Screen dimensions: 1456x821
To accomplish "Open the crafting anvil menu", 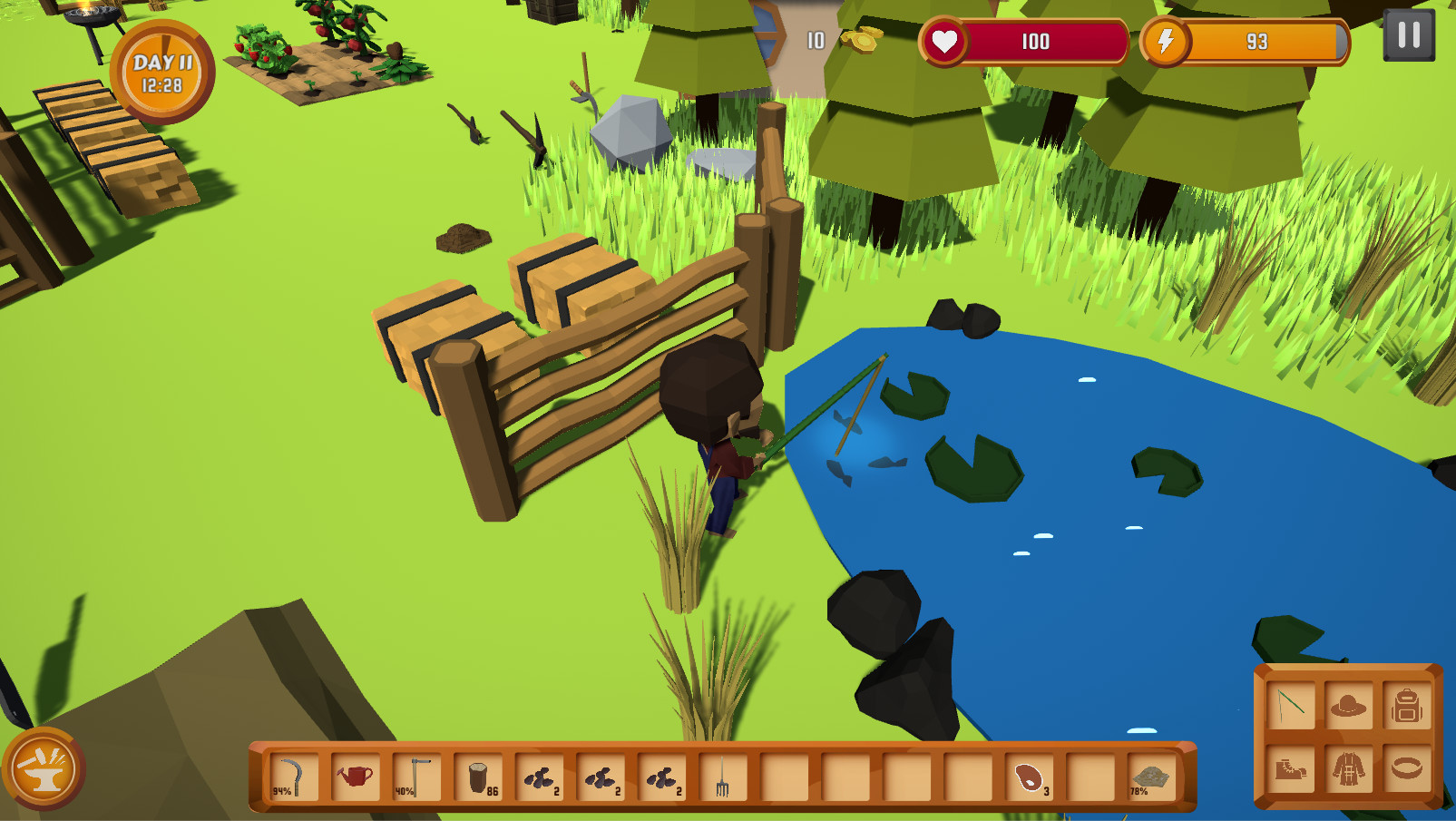I will pos(44,768).
